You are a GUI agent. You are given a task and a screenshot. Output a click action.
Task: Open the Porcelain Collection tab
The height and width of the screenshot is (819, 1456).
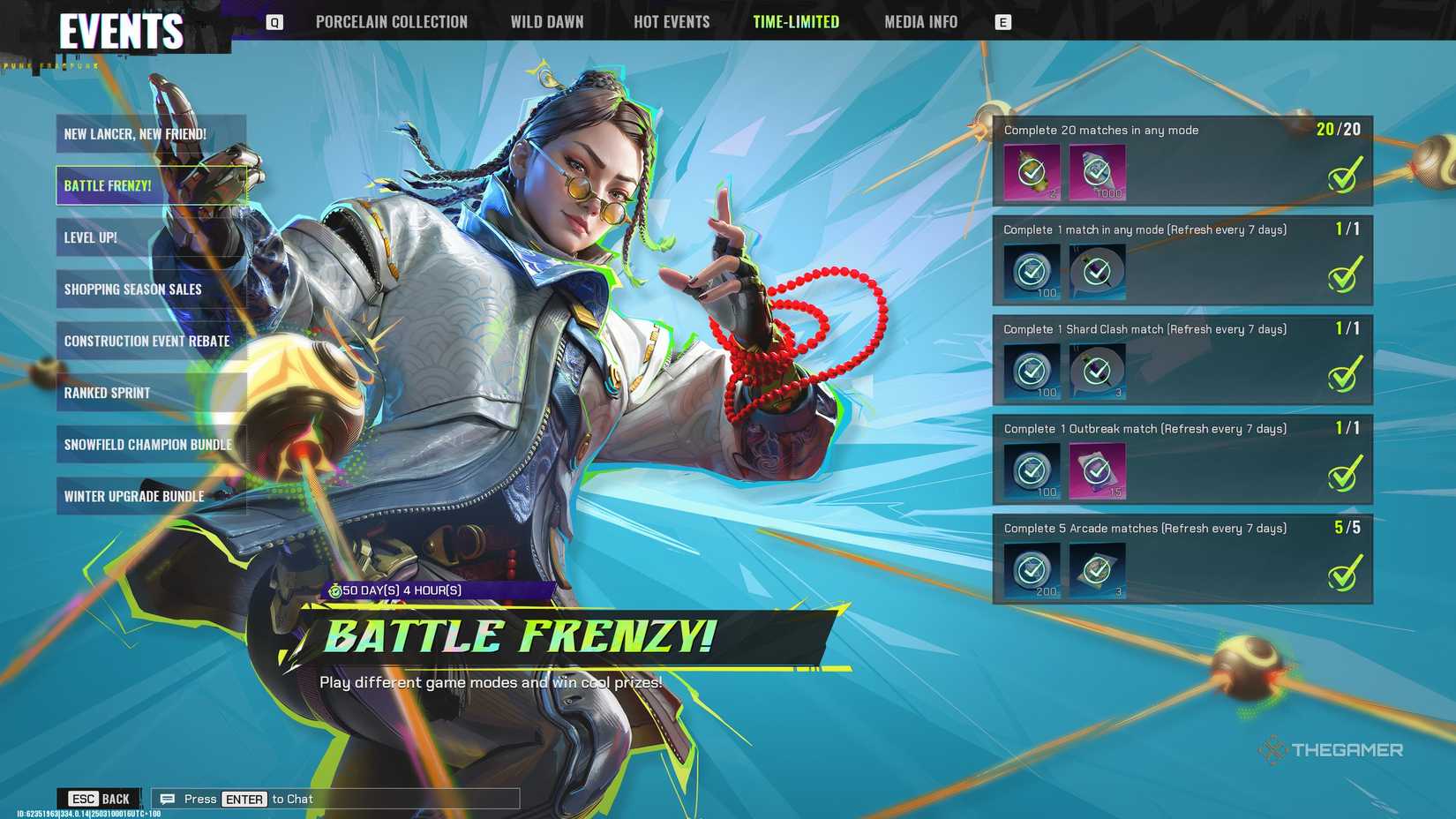tap(392, 21)
